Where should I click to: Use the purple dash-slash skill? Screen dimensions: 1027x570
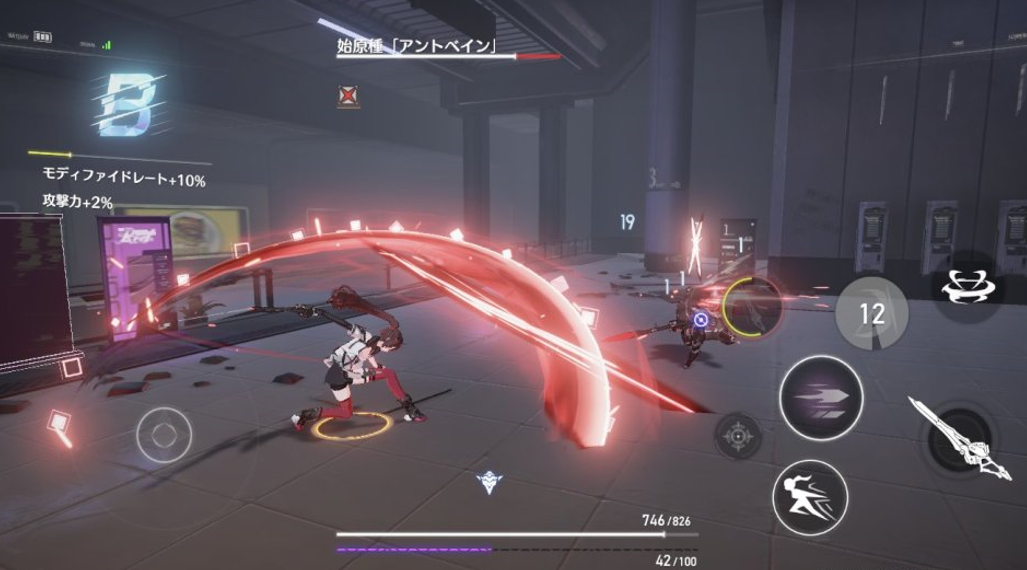(x=821, y=397)
